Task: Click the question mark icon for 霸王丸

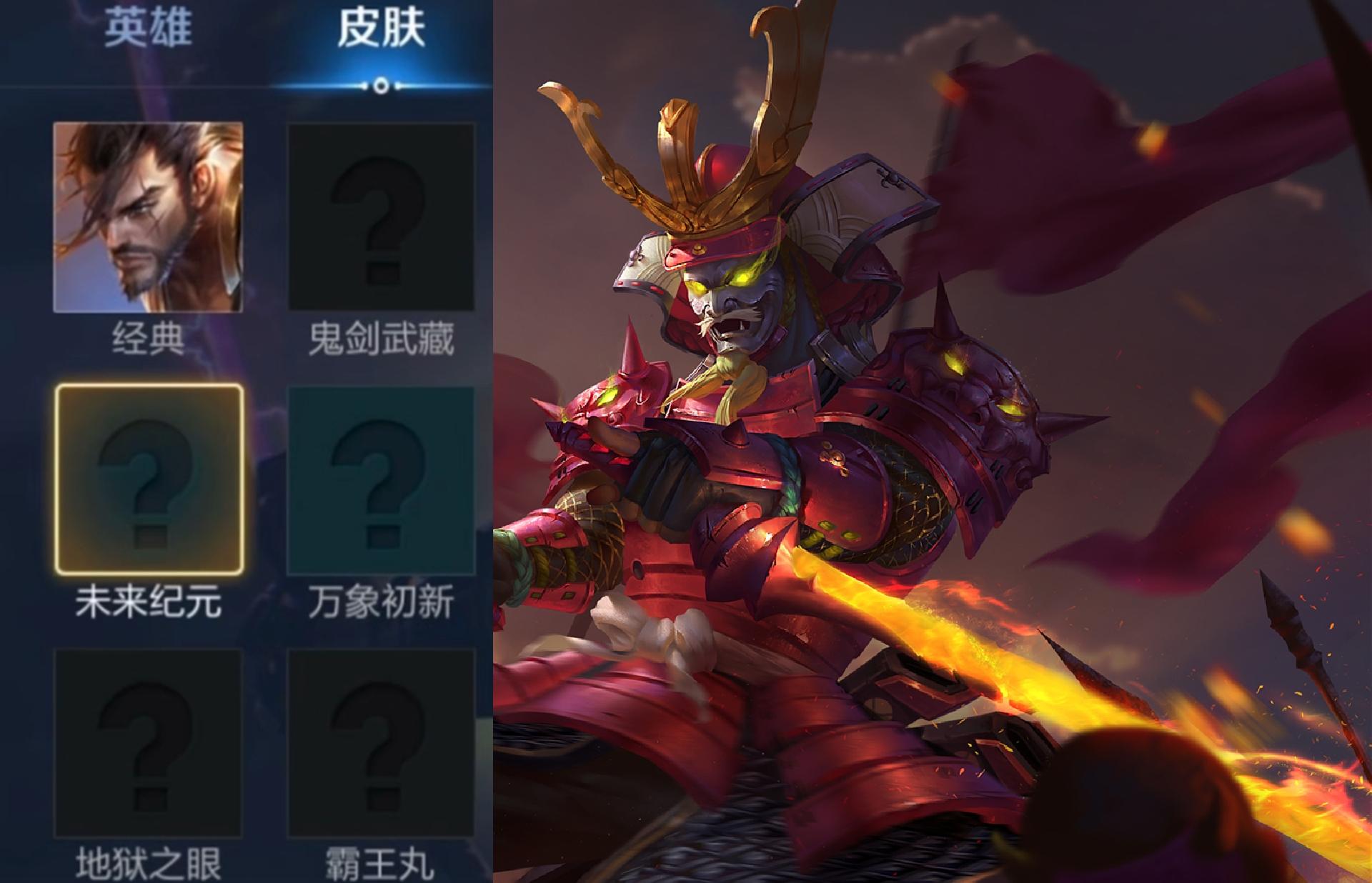Action: (382, 743)
